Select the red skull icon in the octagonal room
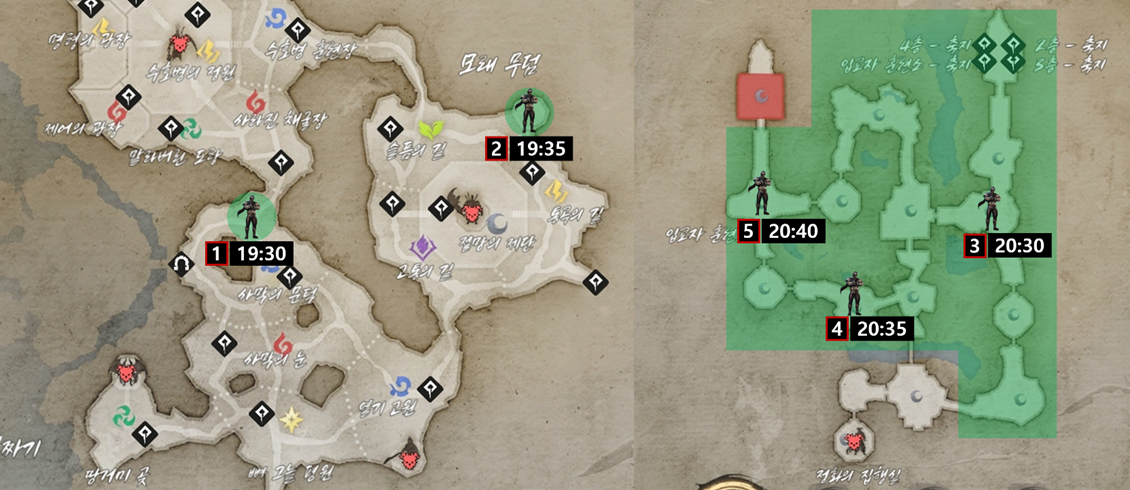1130x490 pixels. coord(855,440)
